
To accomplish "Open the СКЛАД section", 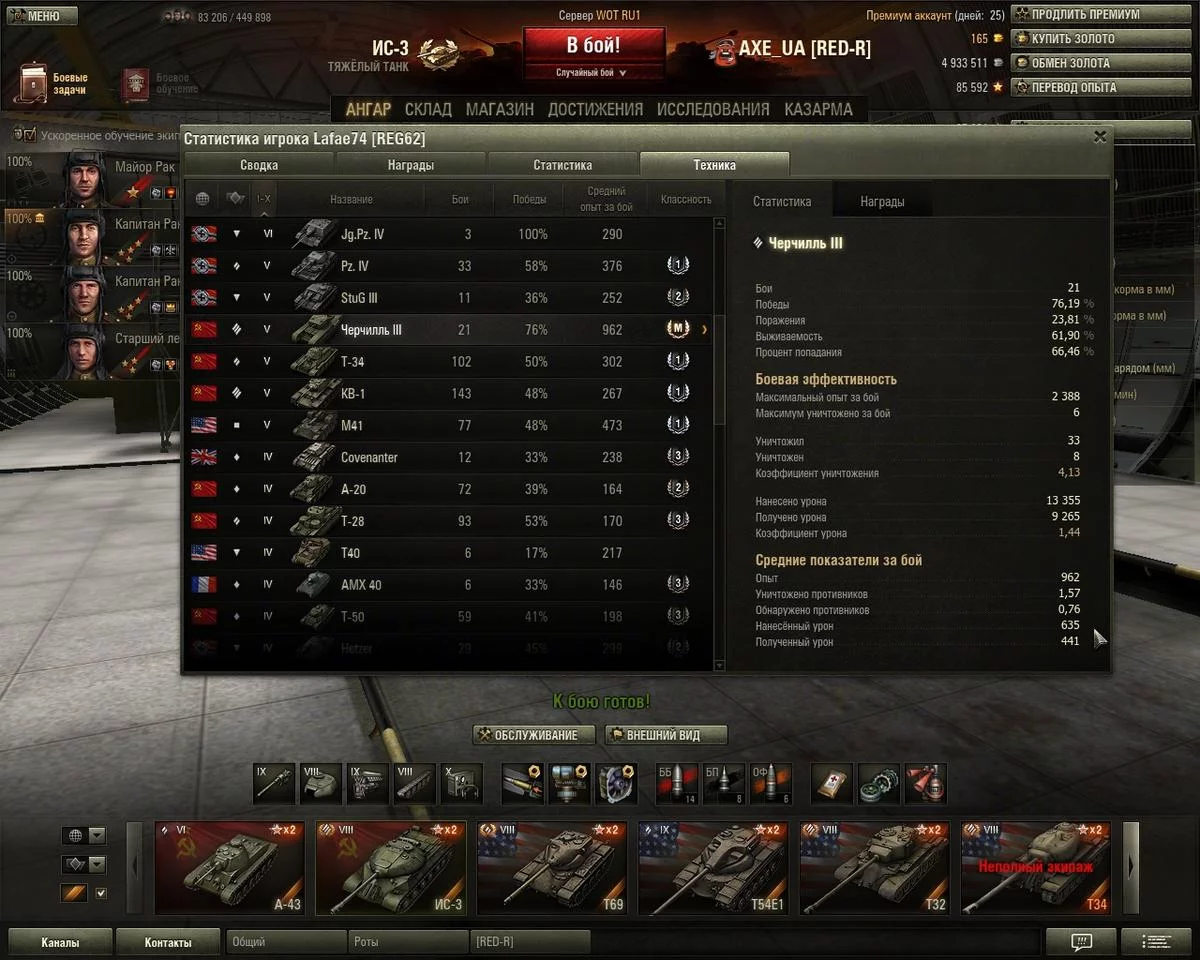I will tap(428, 109).
